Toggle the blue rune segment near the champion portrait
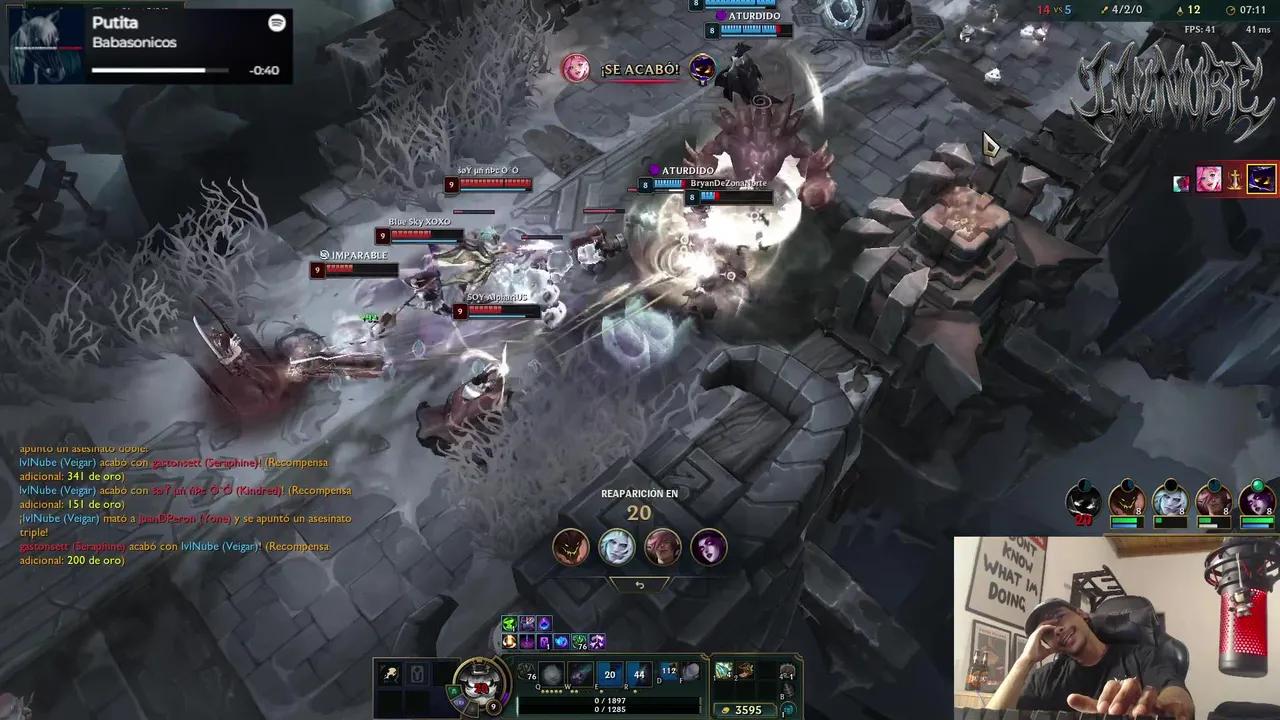The image size is (1280, 720). click(x=459, y=701)
